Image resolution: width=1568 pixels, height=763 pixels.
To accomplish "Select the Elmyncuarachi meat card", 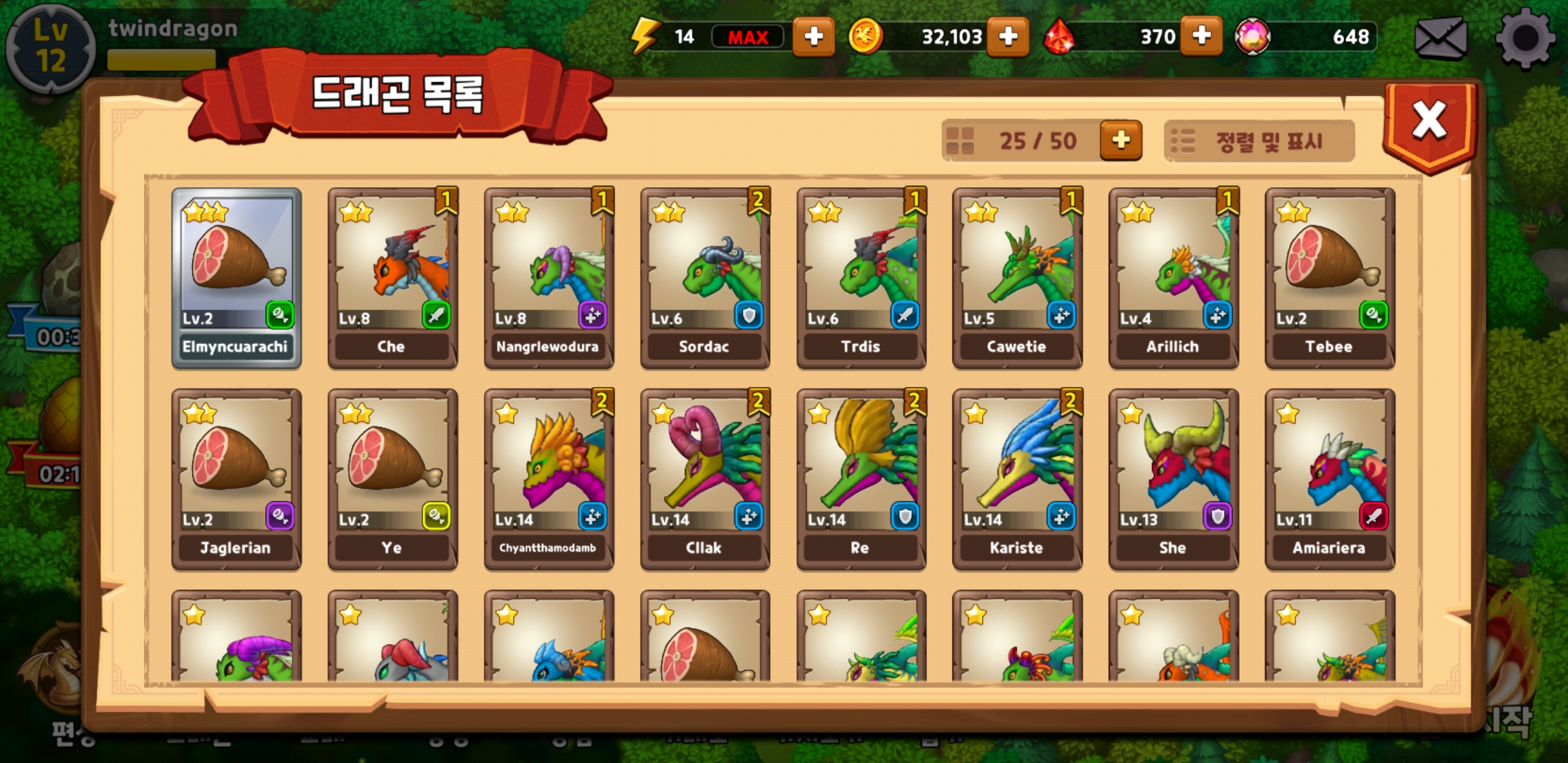I will 237,278.
